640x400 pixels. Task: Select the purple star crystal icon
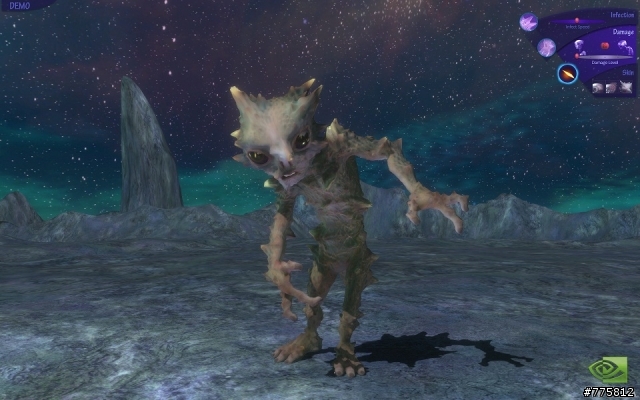[546, 47]
